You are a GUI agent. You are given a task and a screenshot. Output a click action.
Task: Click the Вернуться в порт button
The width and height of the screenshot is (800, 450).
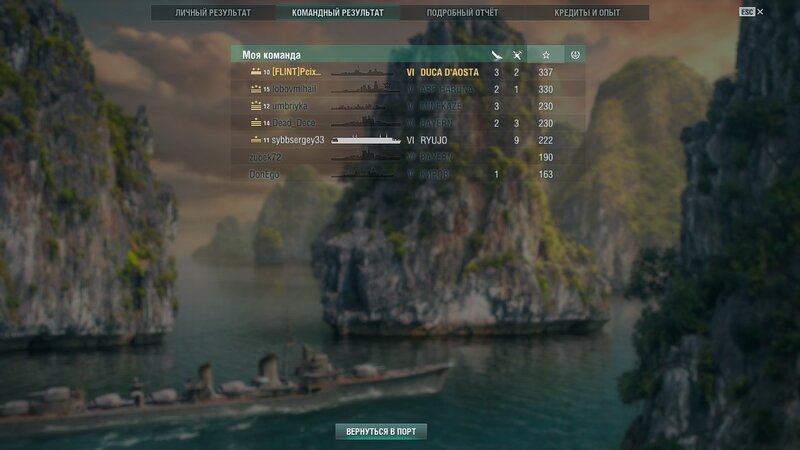[x=381, y=432]
